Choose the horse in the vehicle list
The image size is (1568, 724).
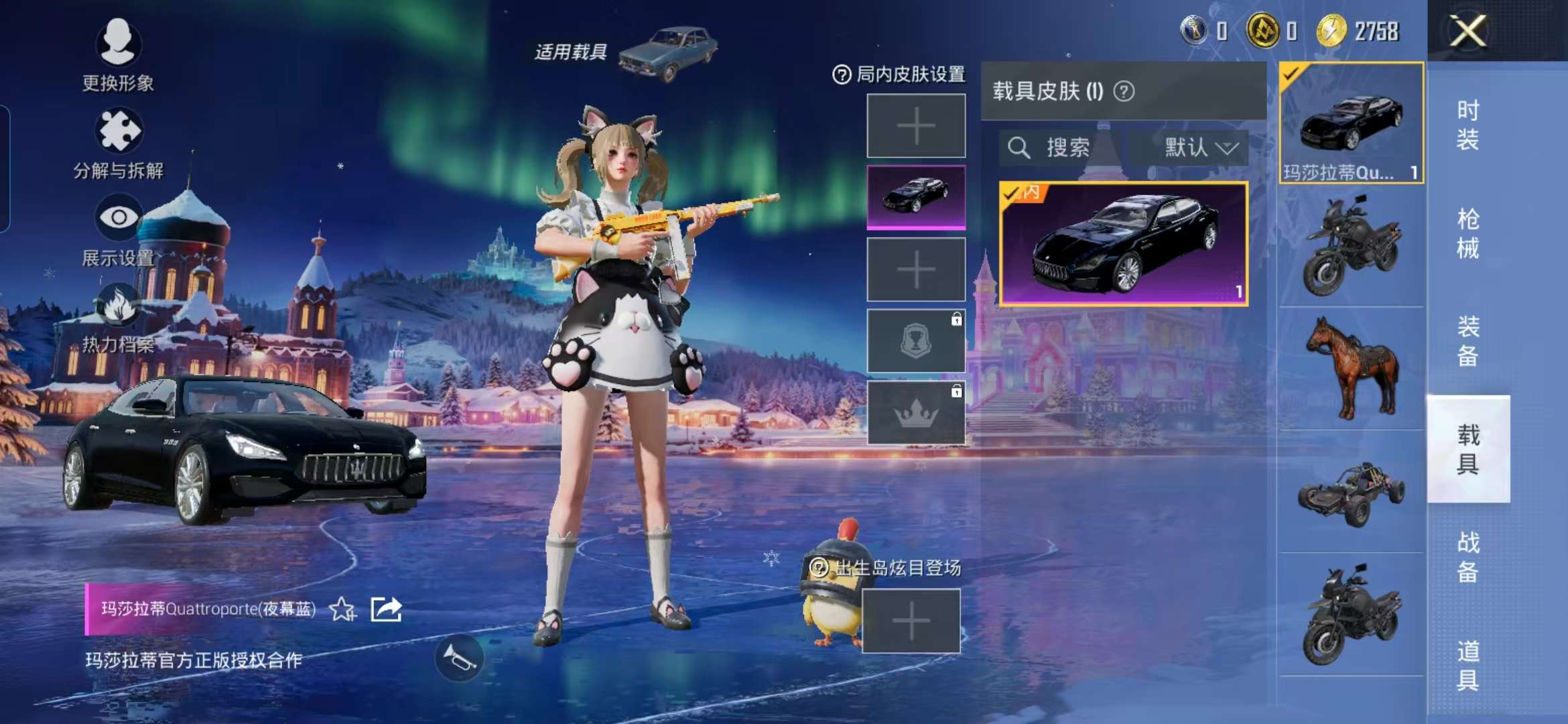1351,367
